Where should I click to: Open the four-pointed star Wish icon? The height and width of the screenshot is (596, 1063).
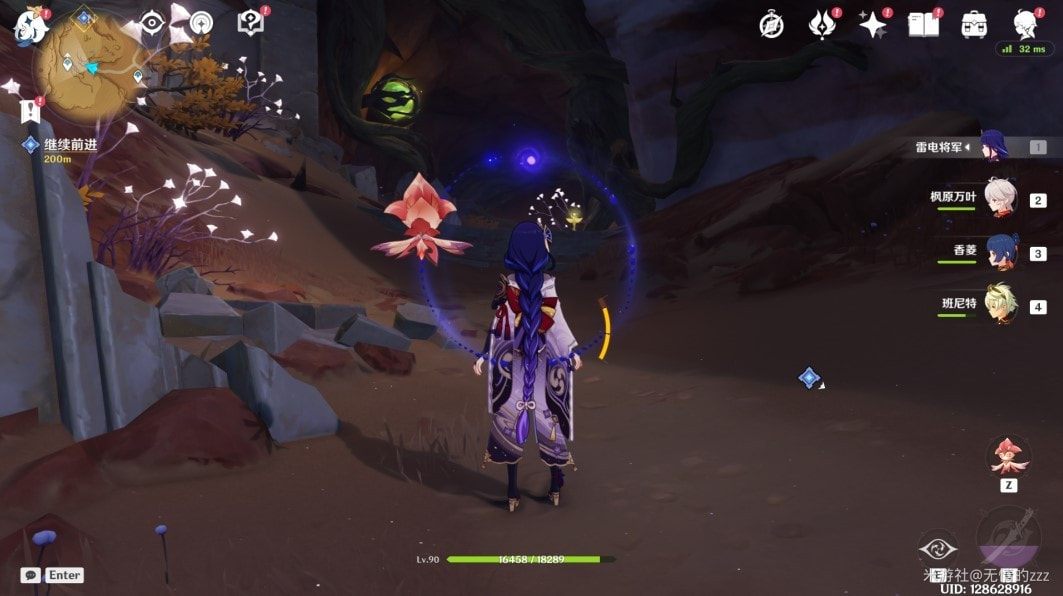(872, 25)
